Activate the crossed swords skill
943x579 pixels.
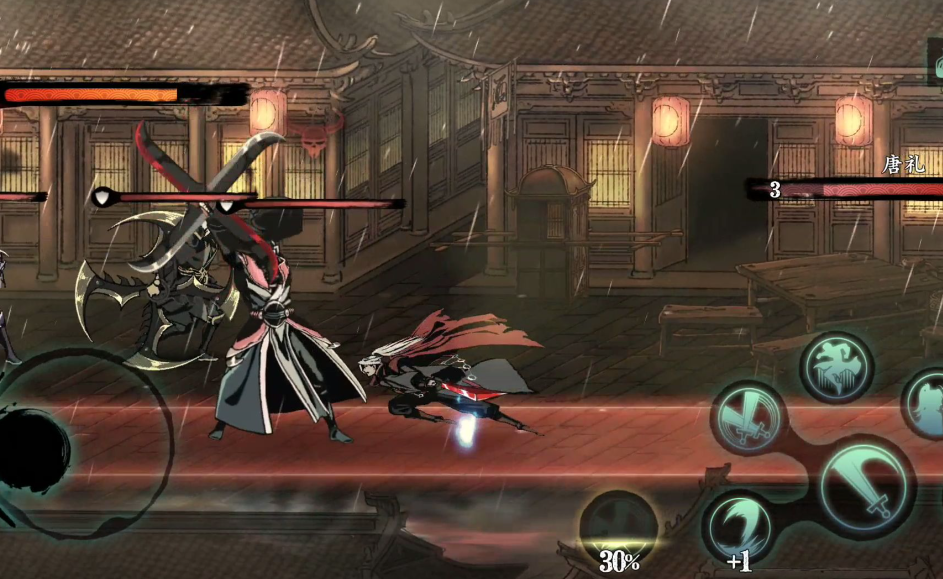pyautogui.click(x=749, y=418)
